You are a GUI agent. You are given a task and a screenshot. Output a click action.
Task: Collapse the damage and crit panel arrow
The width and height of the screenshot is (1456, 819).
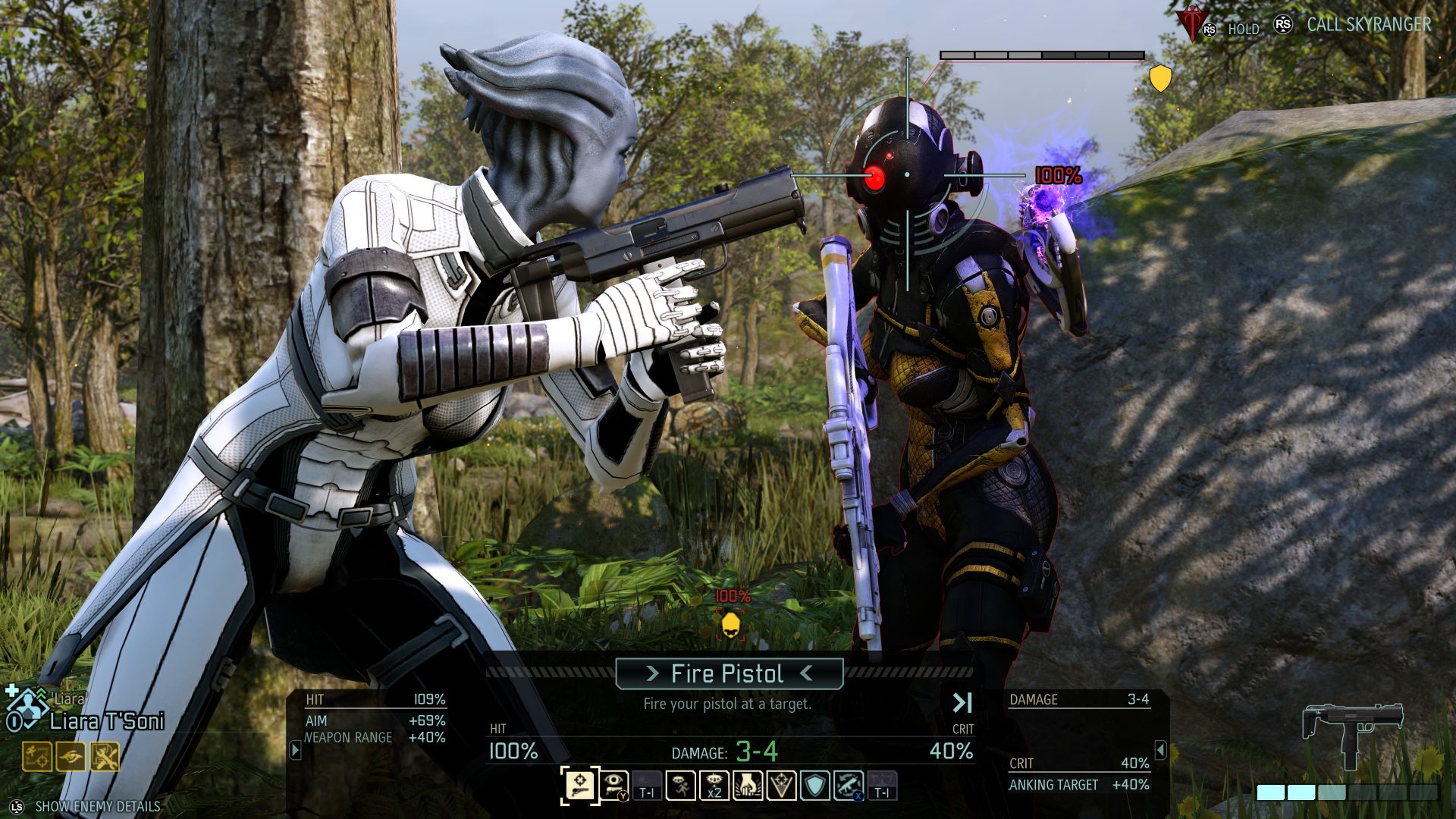click(1160, 750)
